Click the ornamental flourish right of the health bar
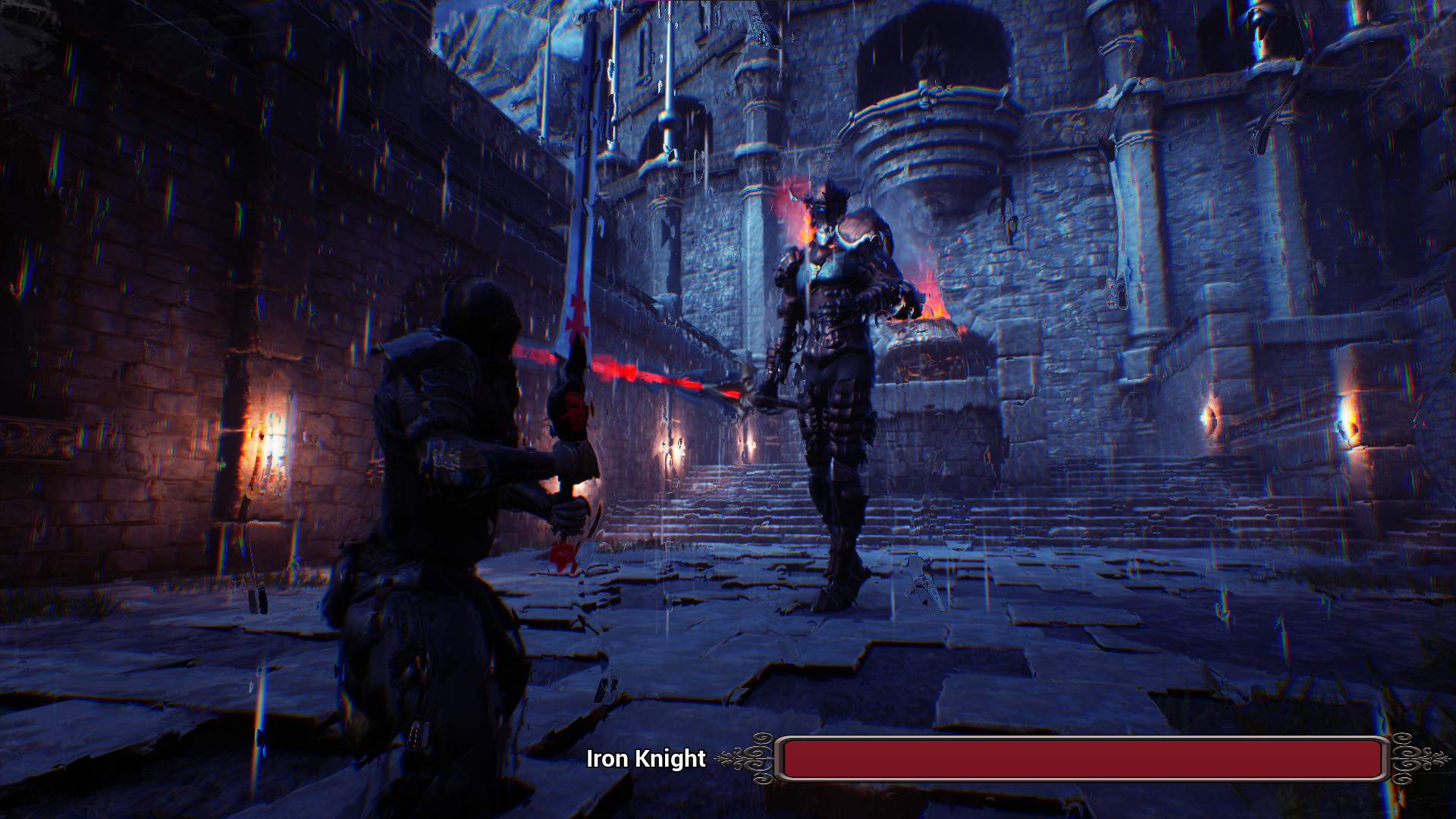The image size is (1456, 819). click(x=1410, y=757)
